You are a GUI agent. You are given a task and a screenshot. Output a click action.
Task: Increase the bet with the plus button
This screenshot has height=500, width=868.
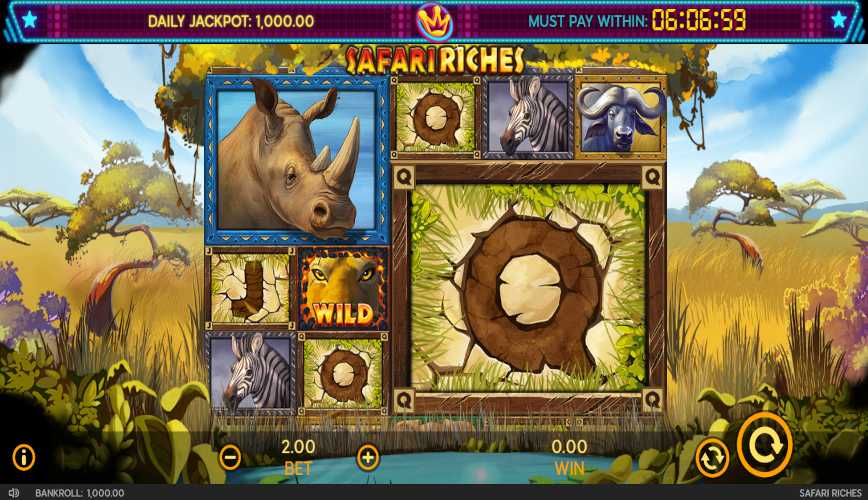368,458
